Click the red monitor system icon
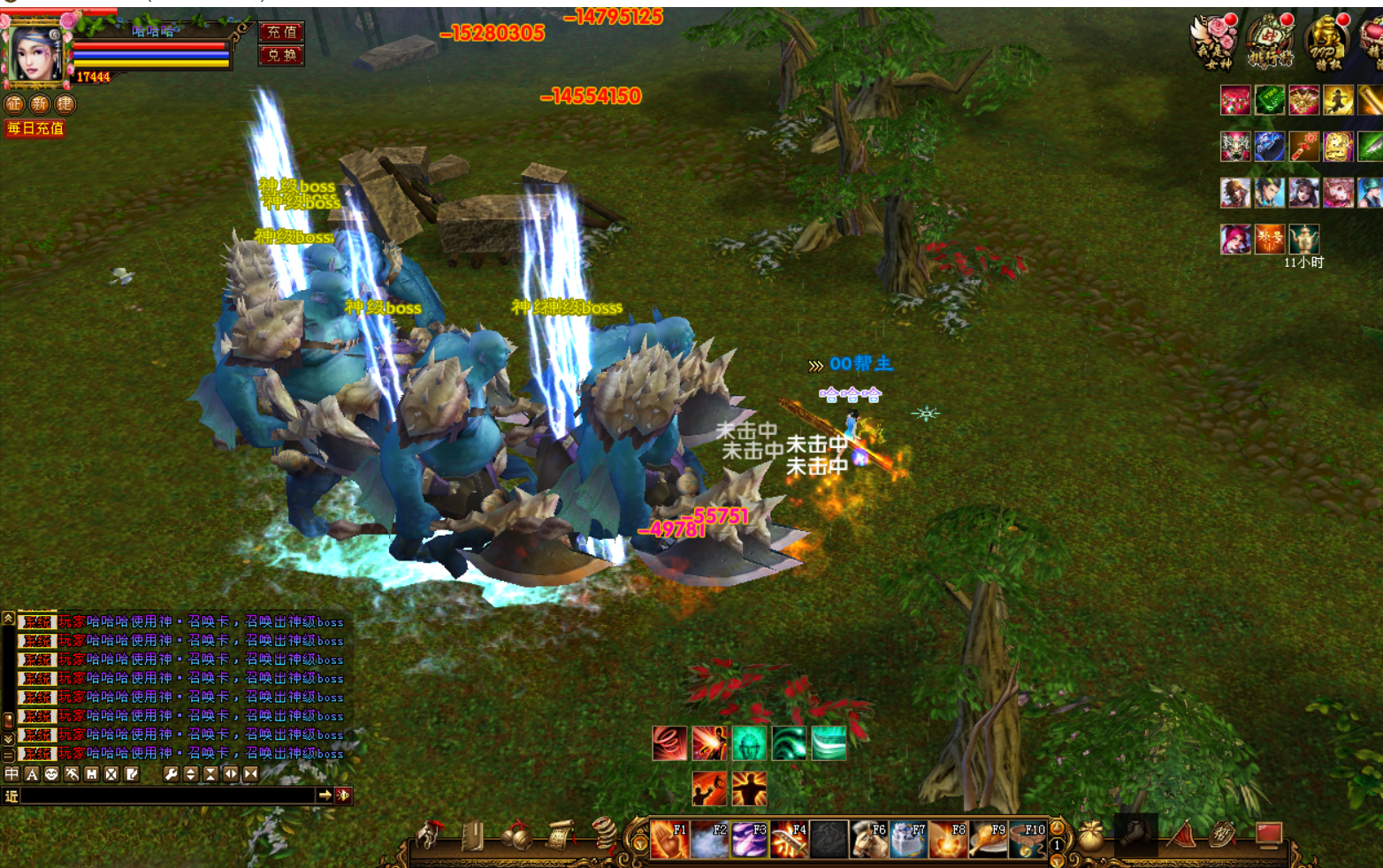The height and width of the screenshot is (868, 1383). point(1269,834)
